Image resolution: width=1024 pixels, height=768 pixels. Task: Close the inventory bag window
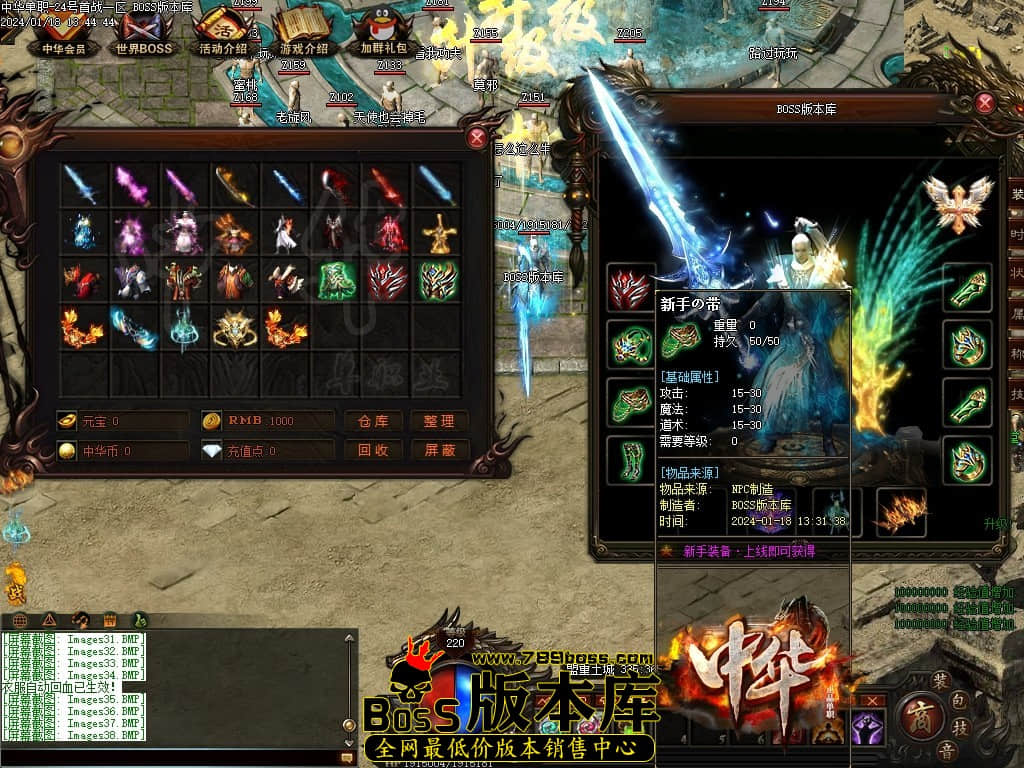477,138
